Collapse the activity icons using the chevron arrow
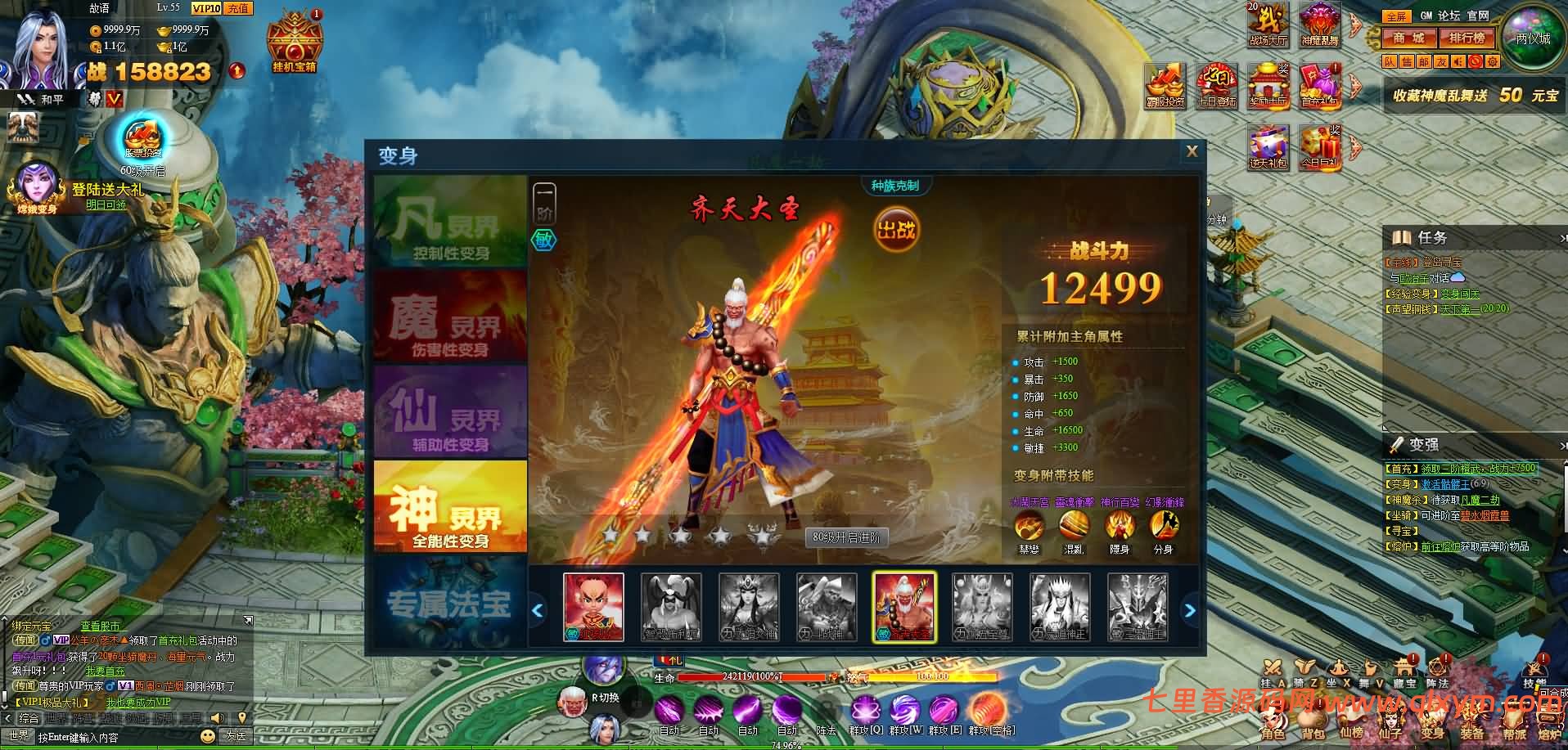This screenshot has width=1568, height=750. (1355, 25)
